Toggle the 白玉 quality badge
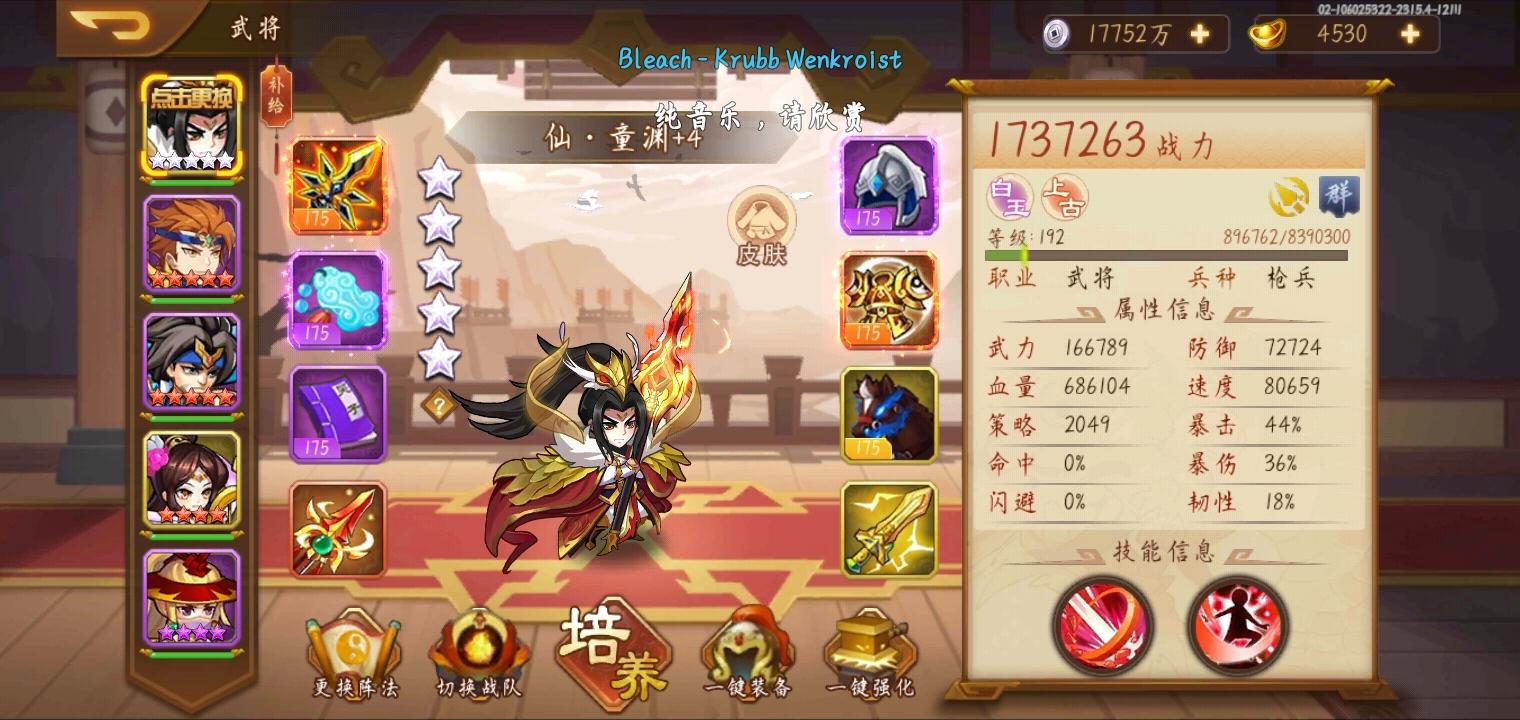 1008,197
